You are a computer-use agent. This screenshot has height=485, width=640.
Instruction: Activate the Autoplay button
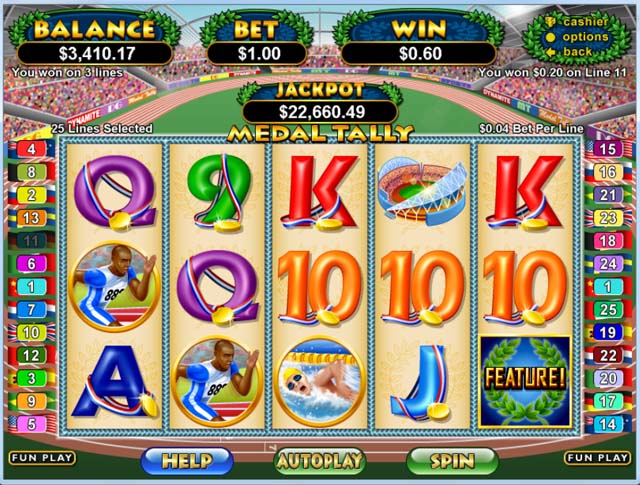coord(320,460)
